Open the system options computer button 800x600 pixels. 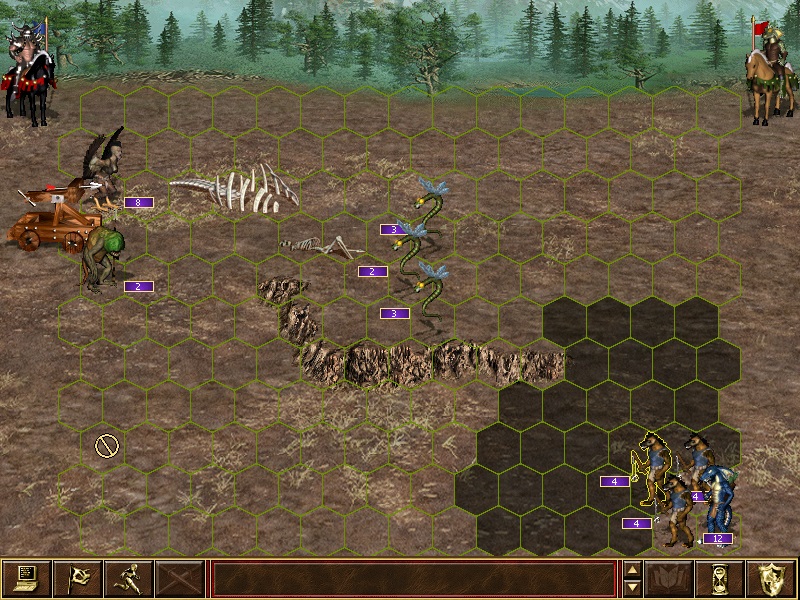click(x=26, y=579)
